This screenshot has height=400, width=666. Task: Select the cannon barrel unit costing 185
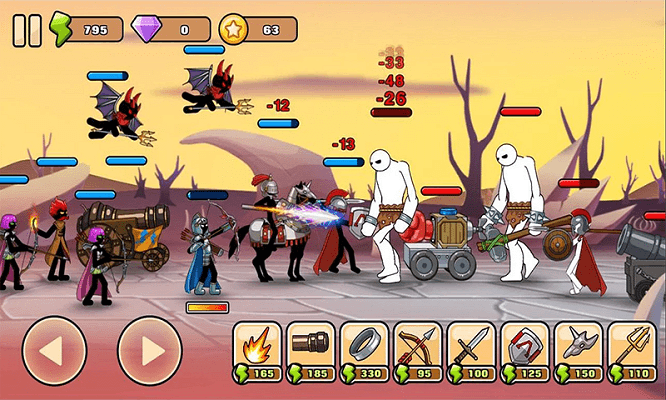(311, 350)
